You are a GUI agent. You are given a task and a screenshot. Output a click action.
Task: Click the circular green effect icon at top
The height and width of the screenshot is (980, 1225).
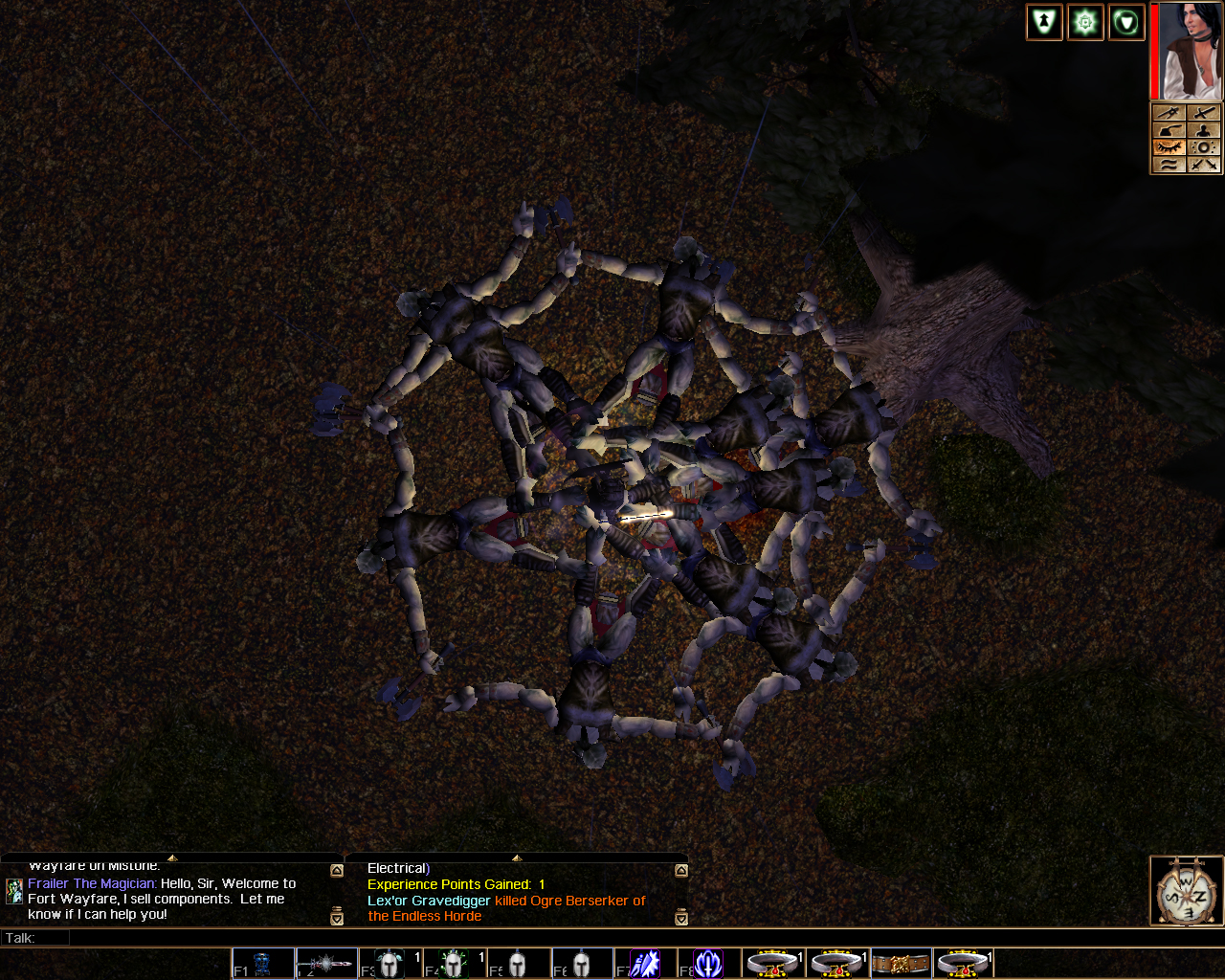tap(1126, 21)
